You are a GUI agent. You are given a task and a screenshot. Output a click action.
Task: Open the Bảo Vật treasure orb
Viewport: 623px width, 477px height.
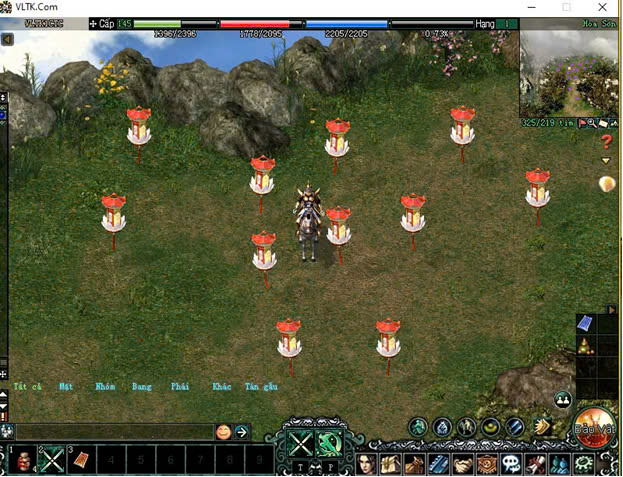pos(595,426)
